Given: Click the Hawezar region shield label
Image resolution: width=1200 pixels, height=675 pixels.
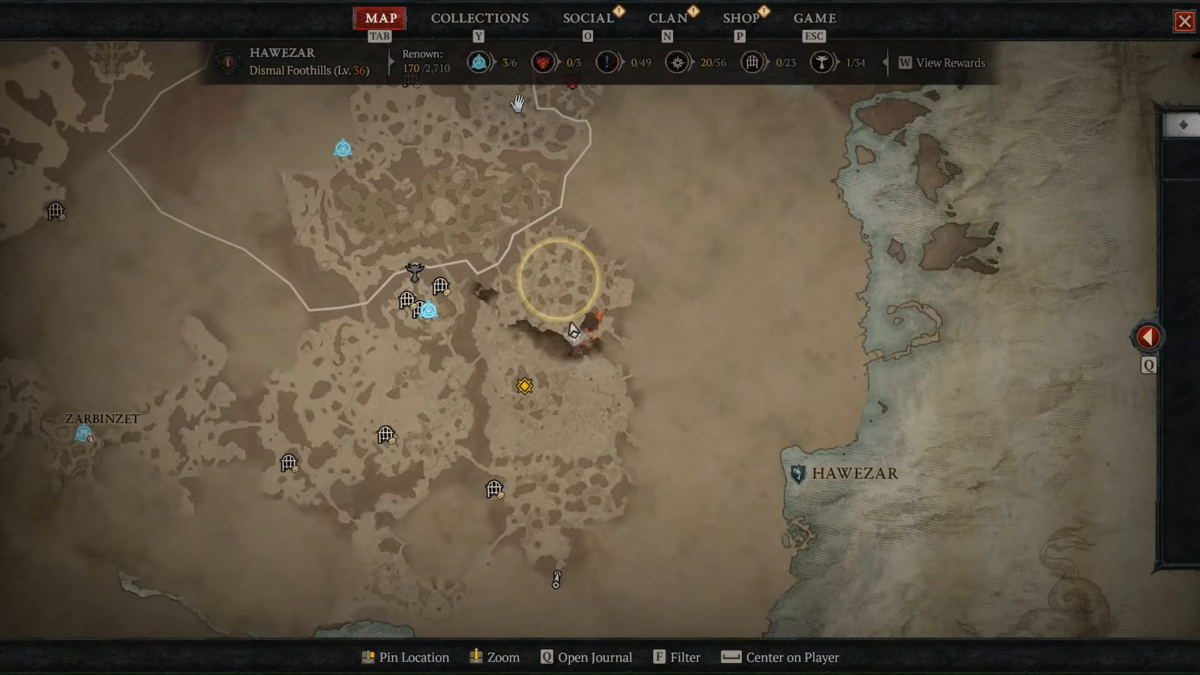Looking at the screenshot, I should [x=798, y=473].
